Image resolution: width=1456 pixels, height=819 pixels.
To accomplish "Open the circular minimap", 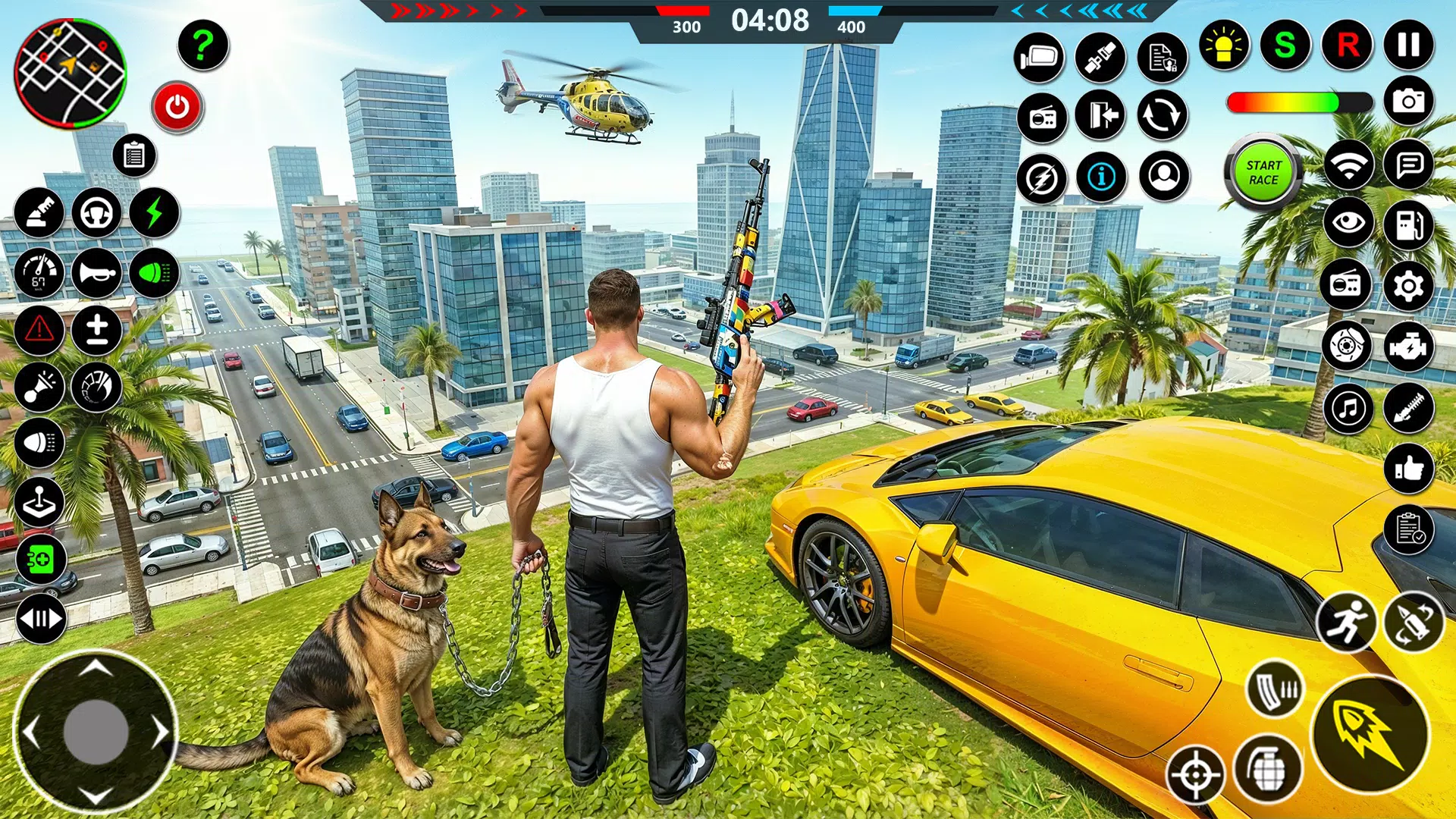I will pyautogui.click(x=70, y=74).
